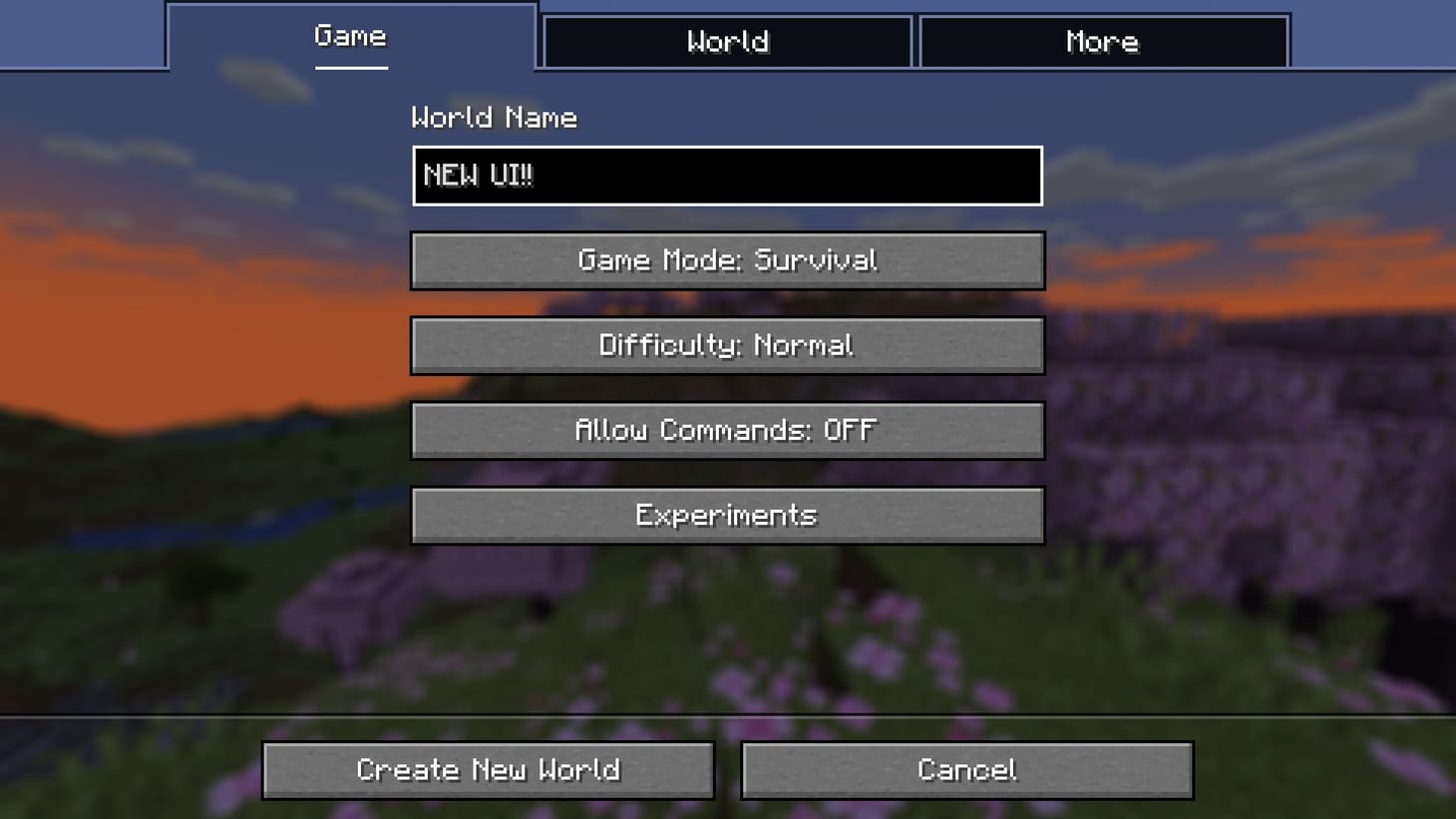
Task: Select the NEW UI!! name text
Action: tap(478, 176)
